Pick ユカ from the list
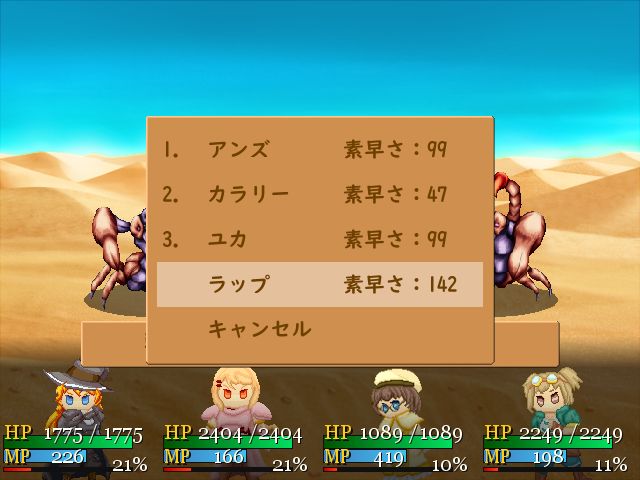 tap(228, 239)
